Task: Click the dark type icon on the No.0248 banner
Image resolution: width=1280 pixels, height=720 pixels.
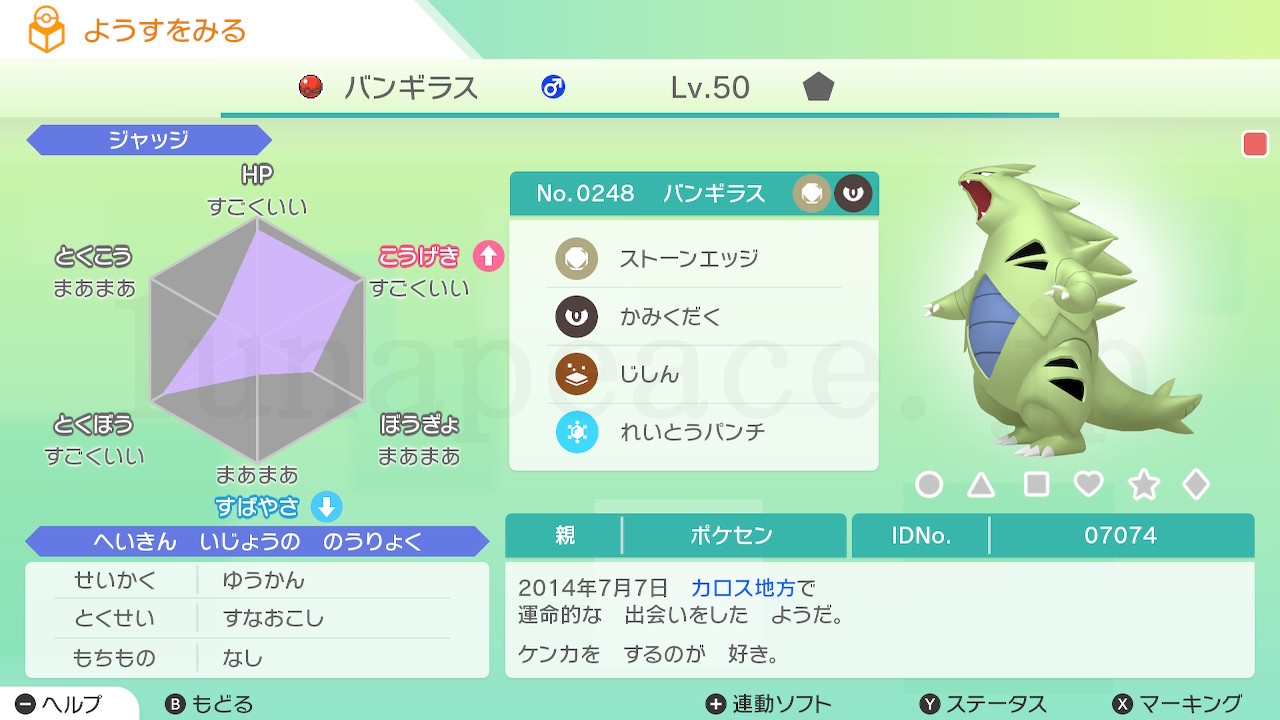Action: point(852,193)
